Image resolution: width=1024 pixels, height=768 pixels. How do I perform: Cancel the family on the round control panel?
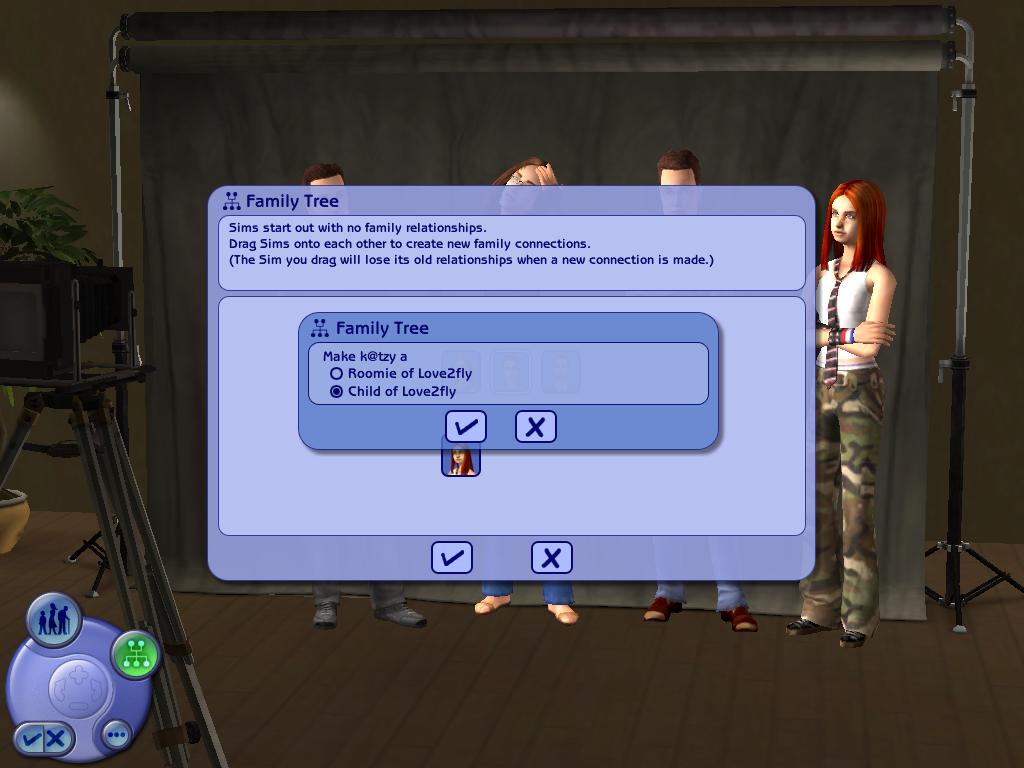[57, 739]
